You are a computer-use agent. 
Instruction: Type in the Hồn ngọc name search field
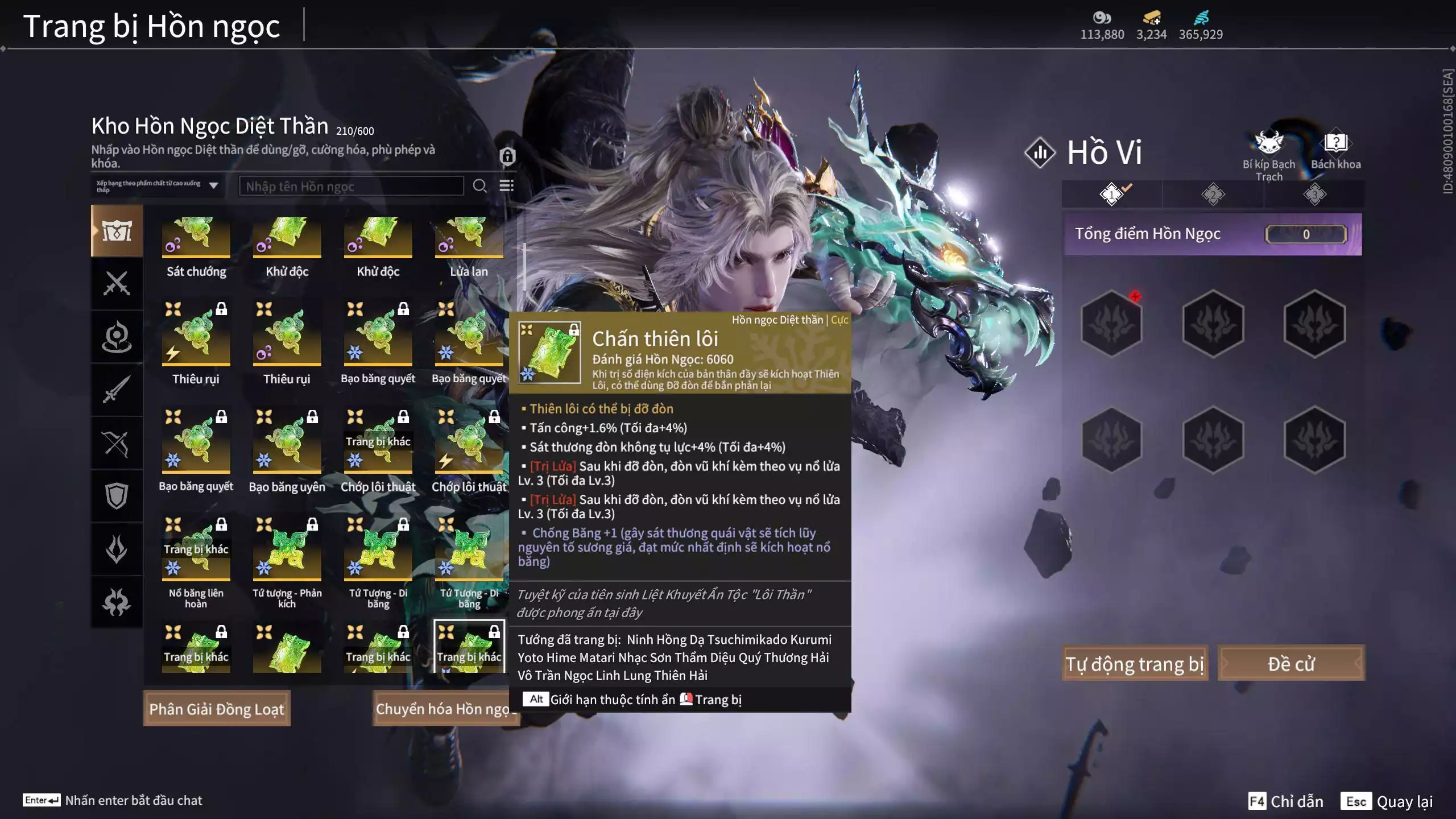click(351, 186)
